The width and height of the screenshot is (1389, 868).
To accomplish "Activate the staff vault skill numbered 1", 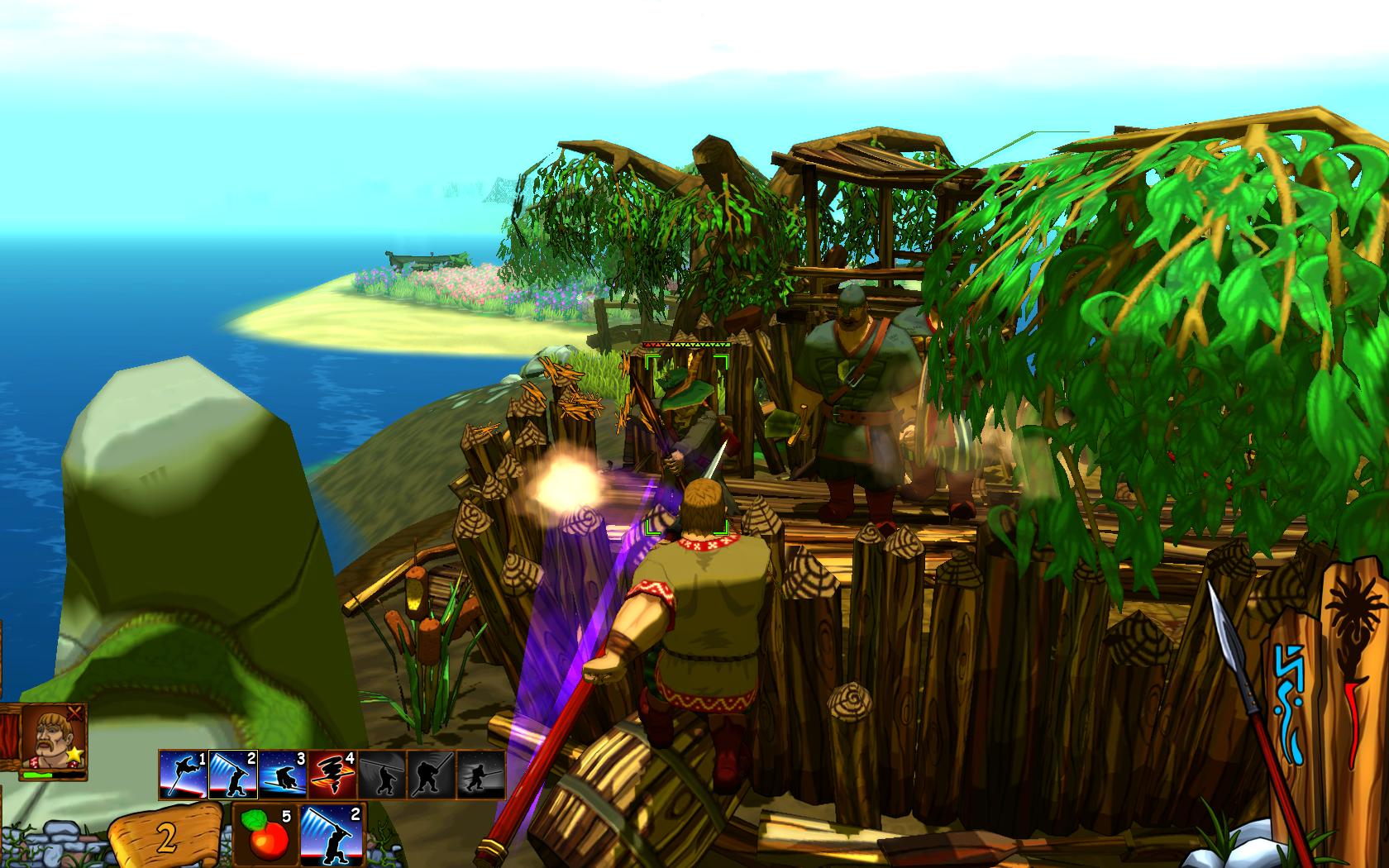I will pyautogui.click(x=183, y=773).
